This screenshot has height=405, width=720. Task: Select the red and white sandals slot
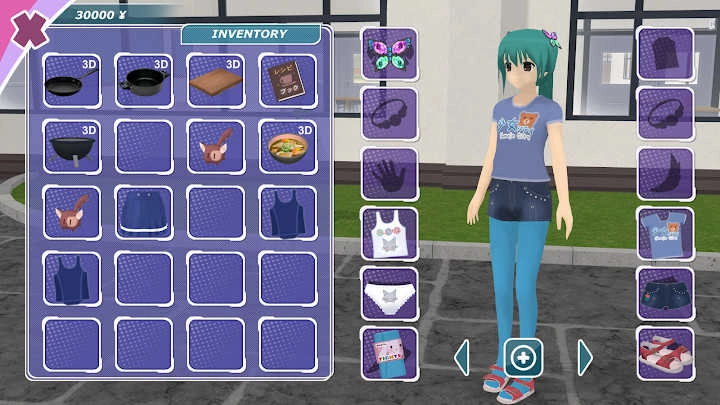(x=665, y=352)
